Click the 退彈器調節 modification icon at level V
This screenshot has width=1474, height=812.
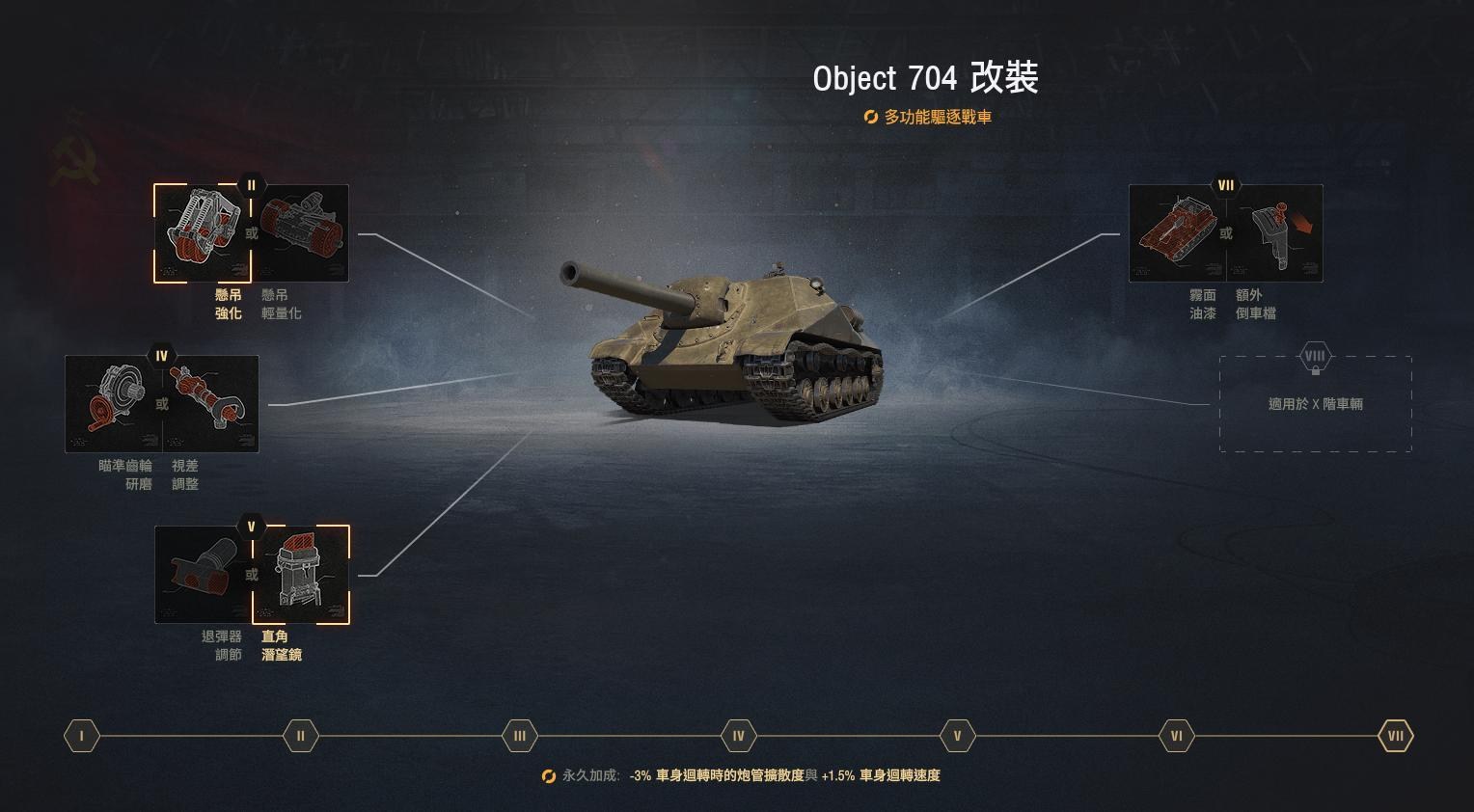203,572
